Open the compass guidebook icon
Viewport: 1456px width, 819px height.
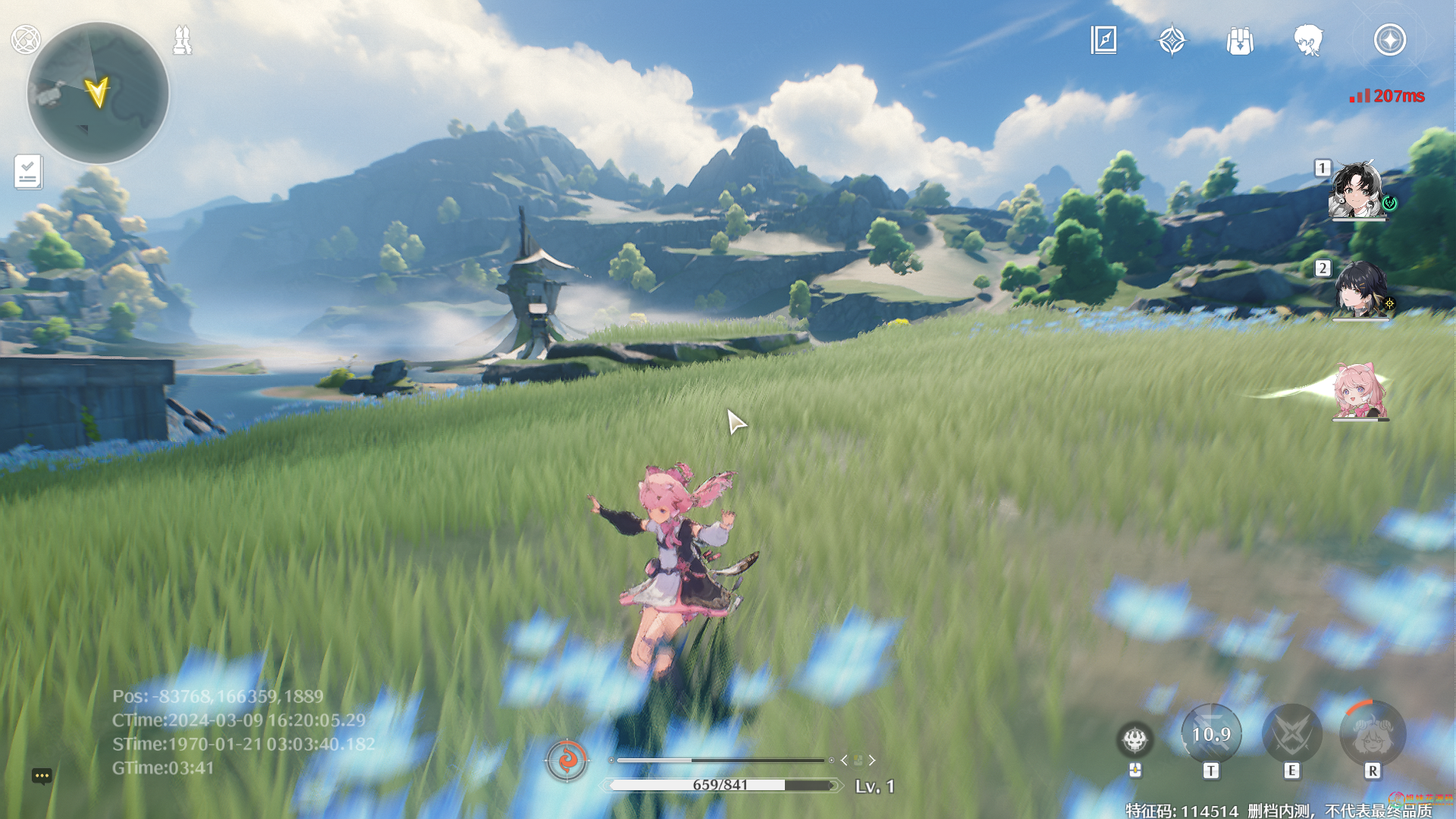pyautogui.click(x=1103, y=40)
